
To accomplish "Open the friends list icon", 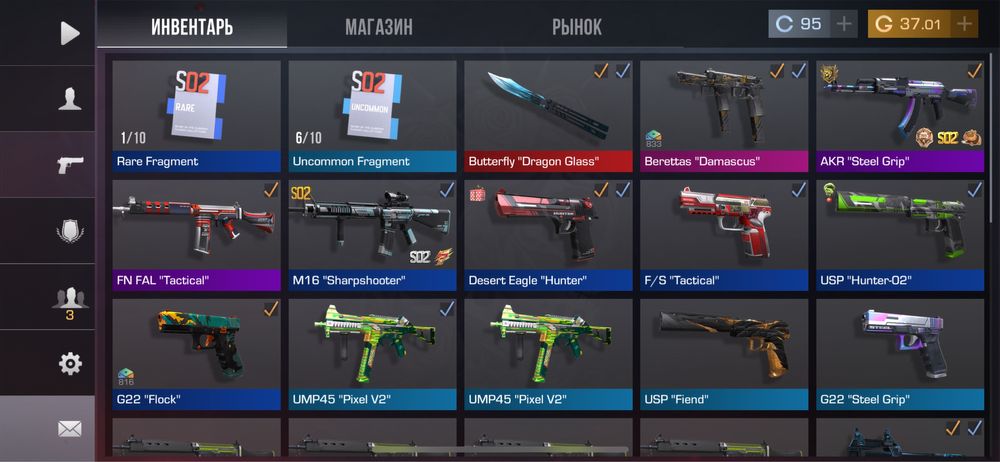I will 69,299.
